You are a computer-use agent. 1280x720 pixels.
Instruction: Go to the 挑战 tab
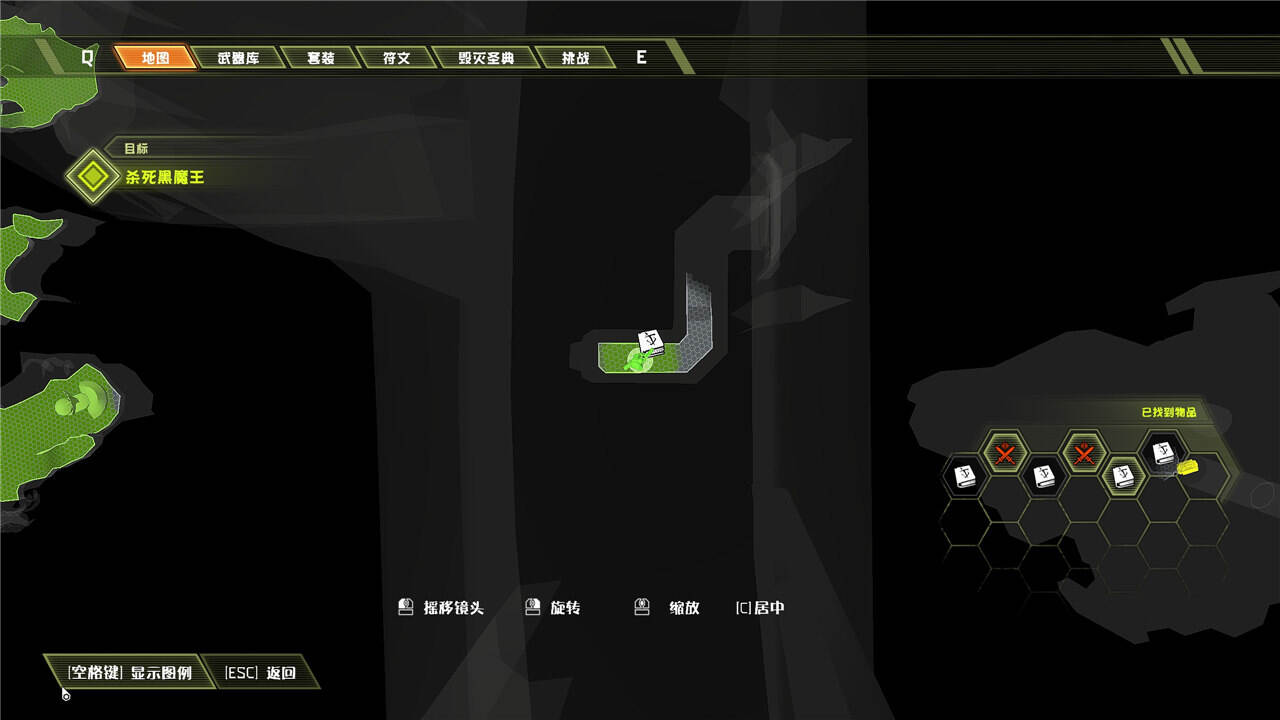[x=575, y=58]
